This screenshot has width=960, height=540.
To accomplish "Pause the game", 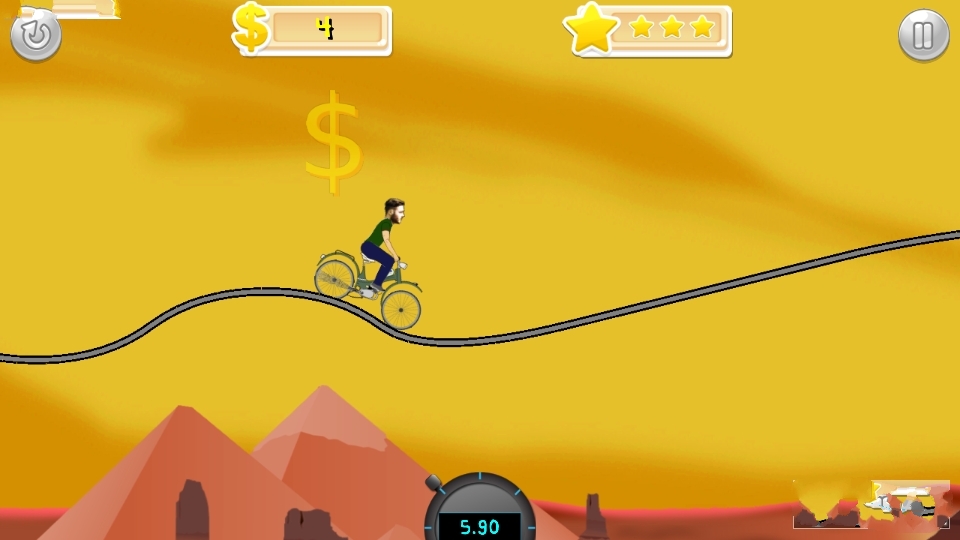I will click(x=923, y=35).
